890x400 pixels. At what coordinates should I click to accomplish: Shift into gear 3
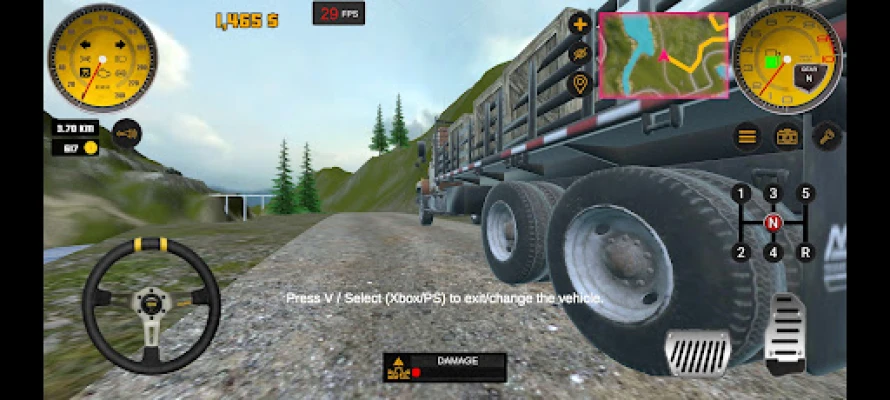pyautogui.click(x=772, y=193)
